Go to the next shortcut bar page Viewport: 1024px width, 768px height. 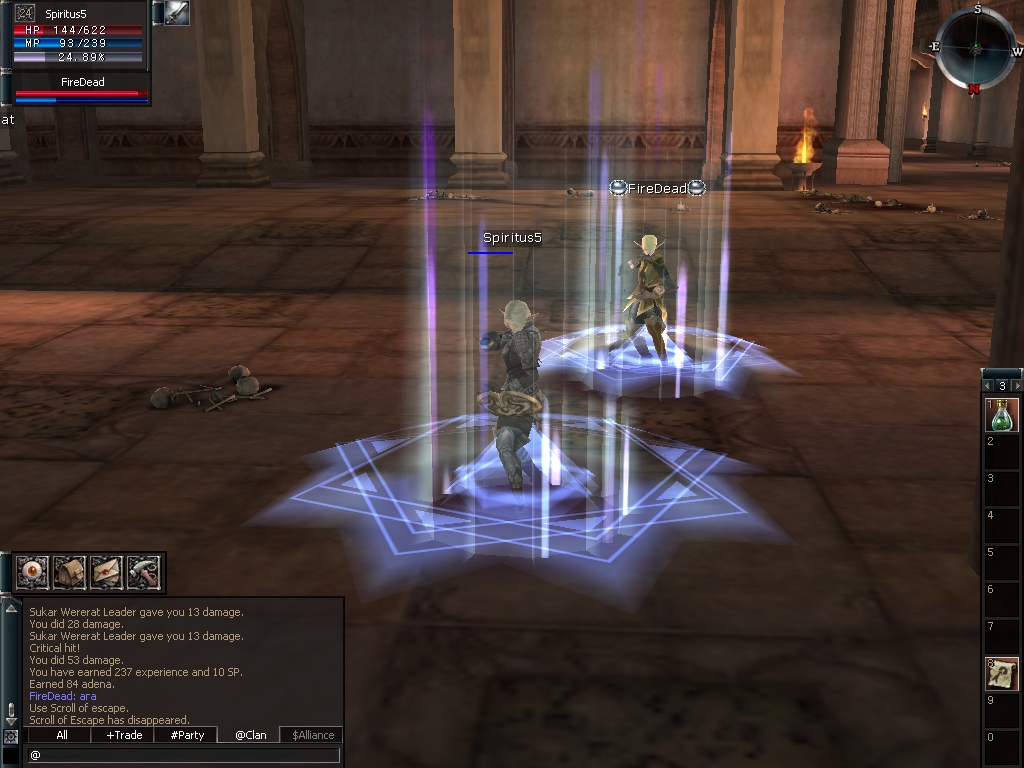[1018, 385]
